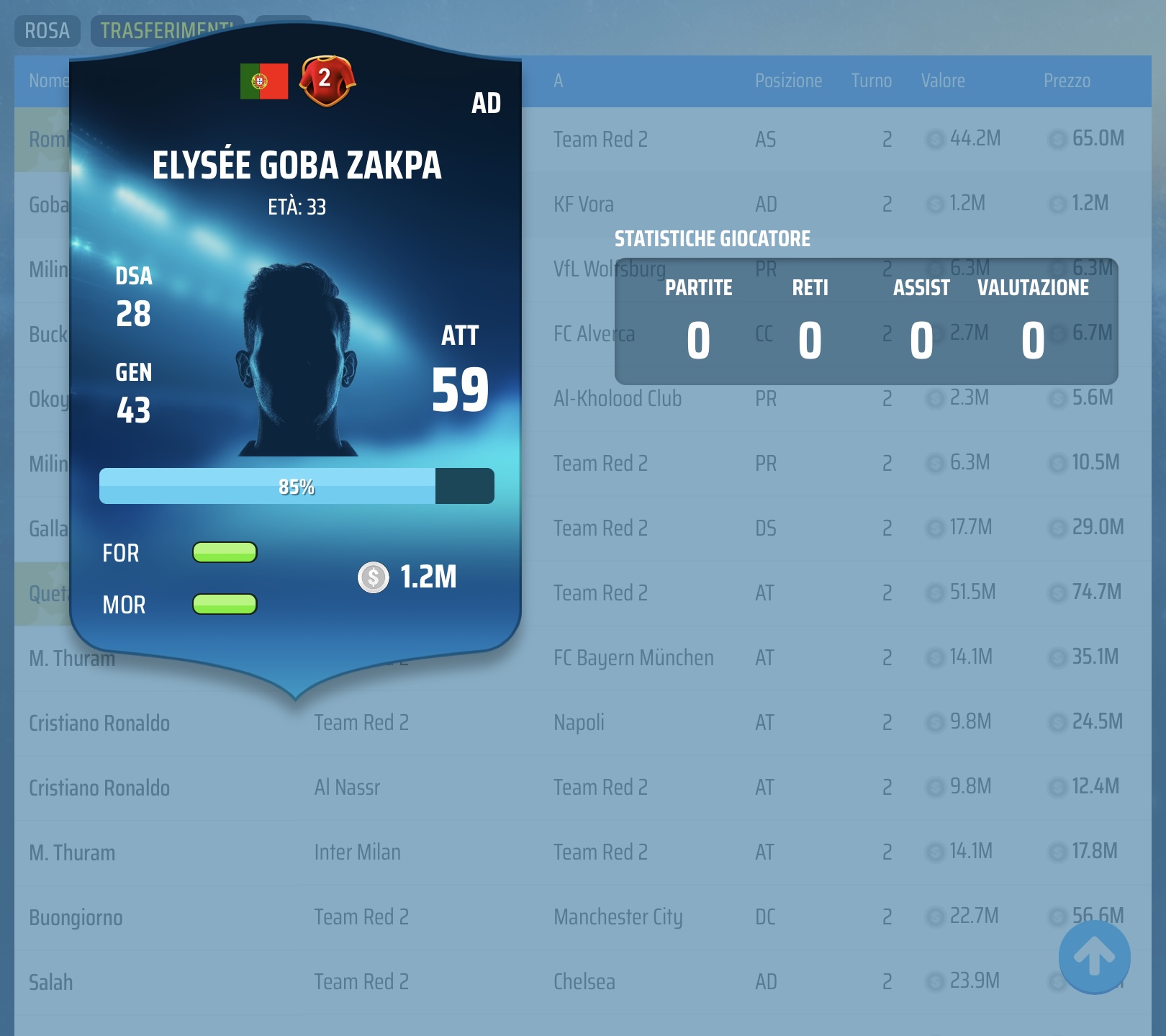1166x1036 pixels.
Task: Click the blue scroll-to-top arrow button
Action: (1094, 957)
